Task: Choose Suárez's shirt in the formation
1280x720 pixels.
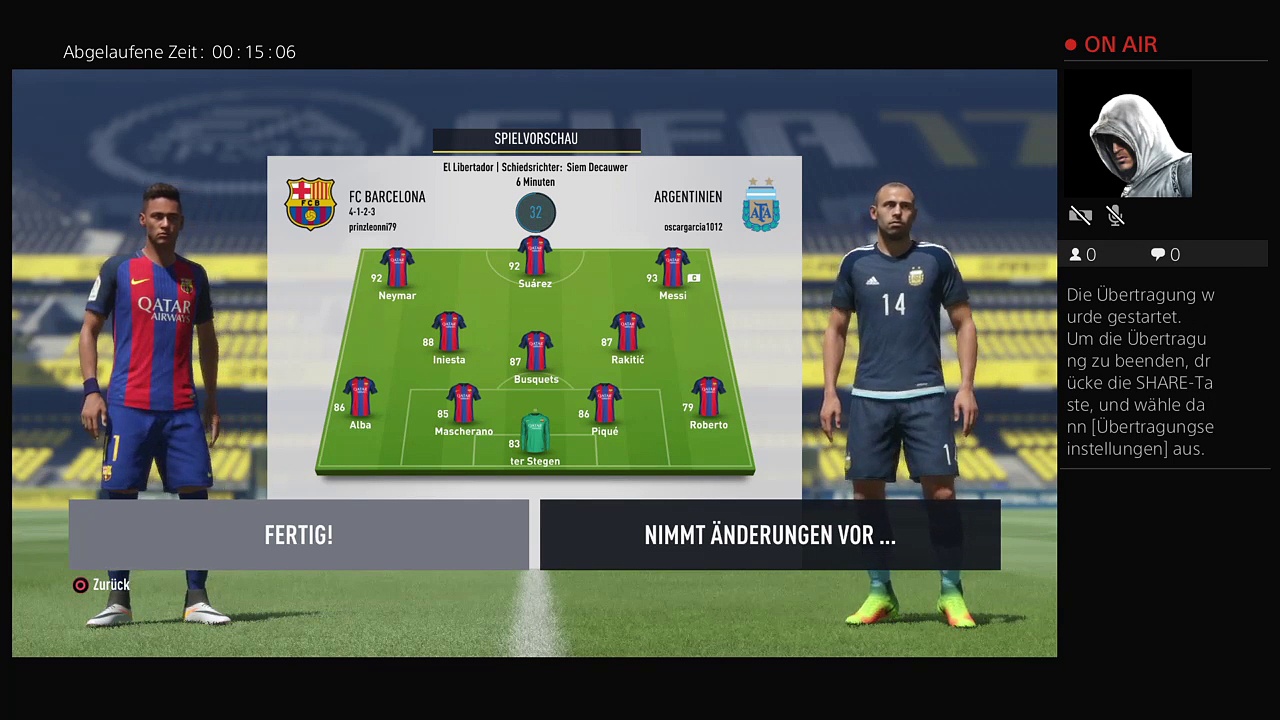Action: pyautogui.click(x=535, y=256)
